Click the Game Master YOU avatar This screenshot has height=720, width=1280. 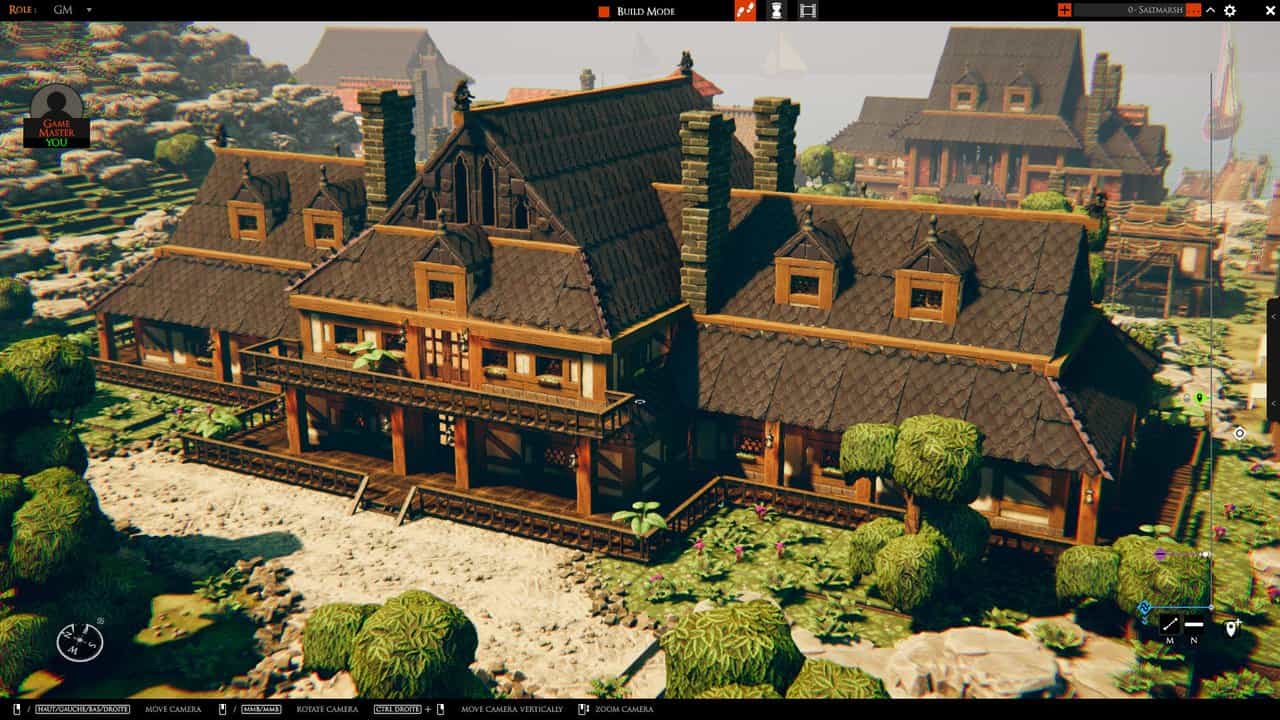56,120
